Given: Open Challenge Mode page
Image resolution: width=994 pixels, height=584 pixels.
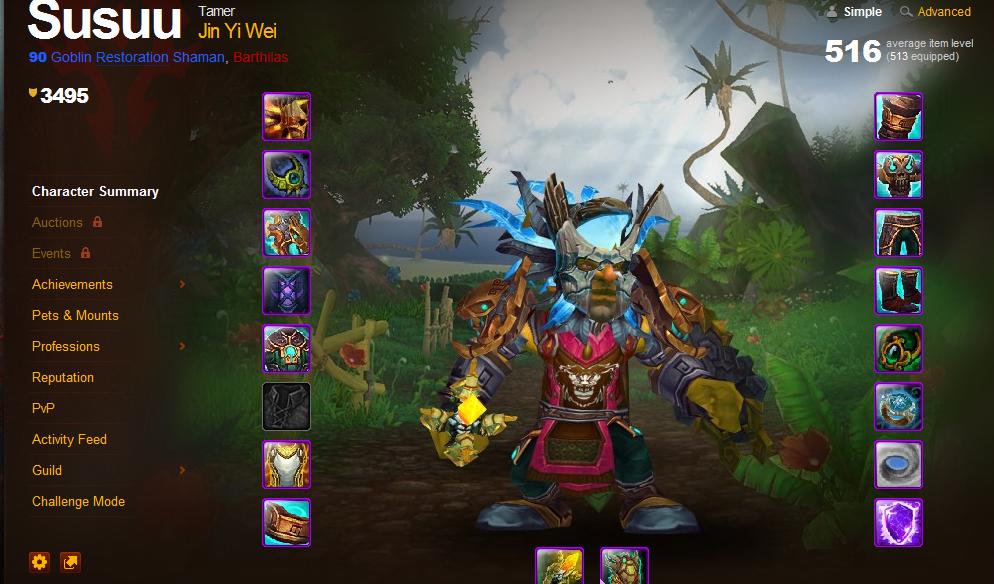Looking at the screenshot, I should click(78, 501).
